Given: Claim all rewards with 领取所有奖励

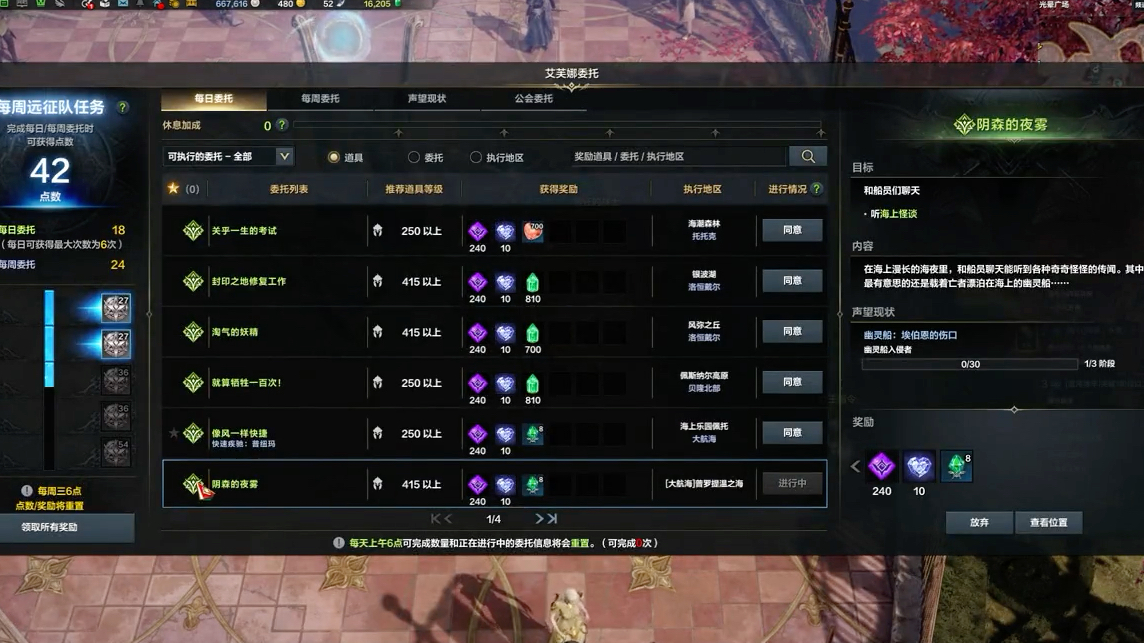Looking at the screenshot, I should [50, 527].
